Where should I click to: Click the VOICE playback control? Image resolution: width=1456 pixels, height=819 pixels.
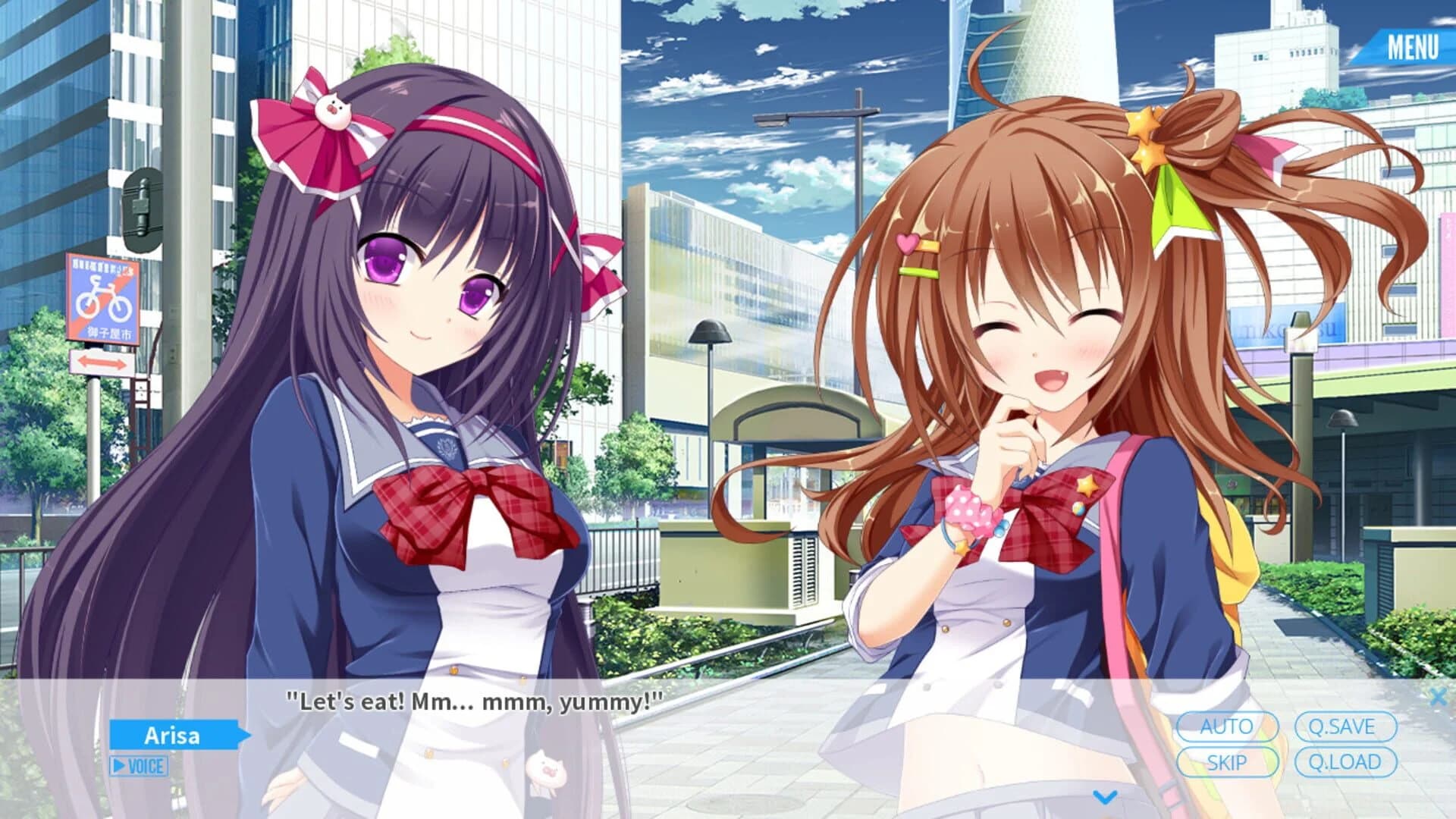pos(141,767)
